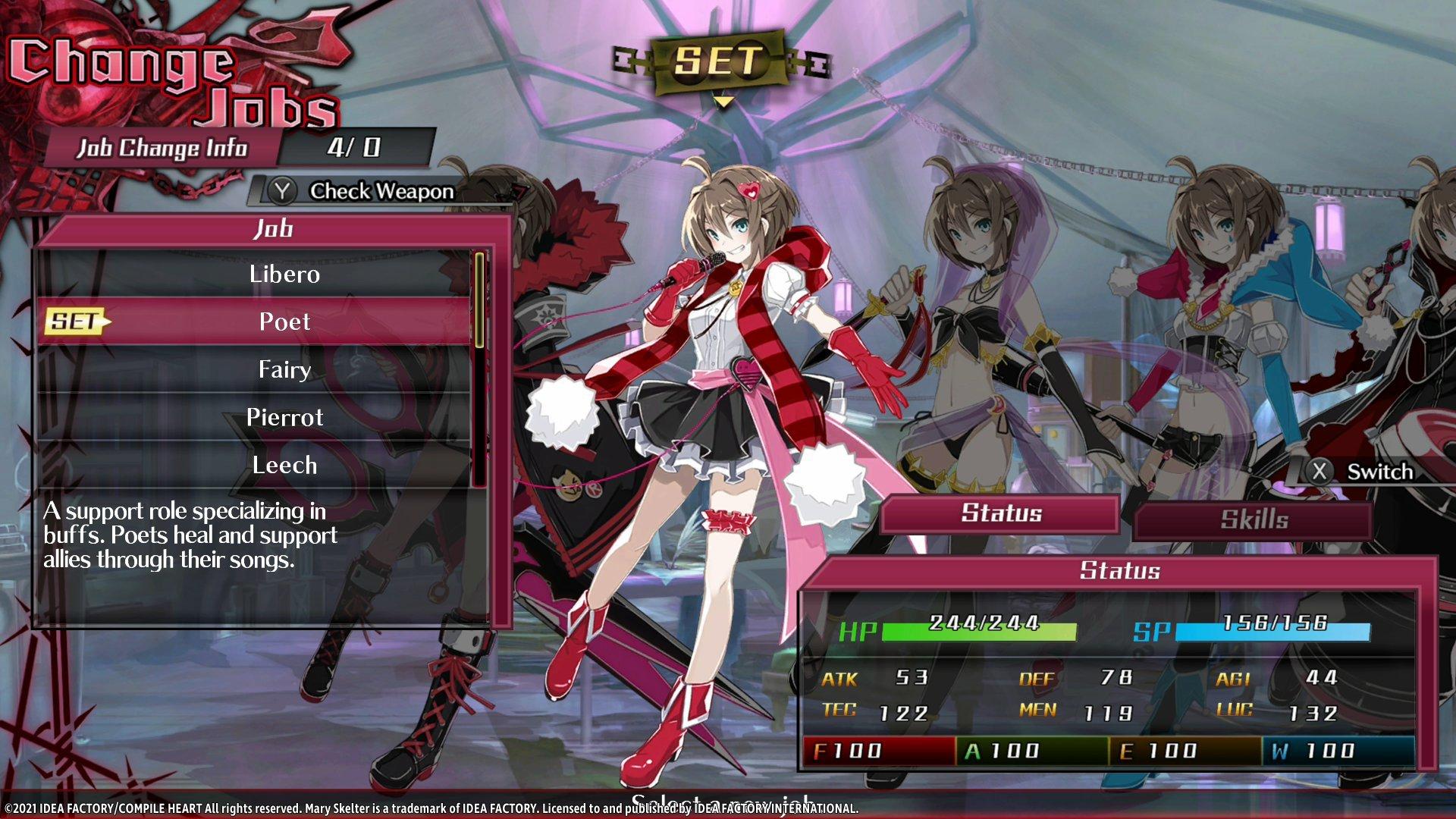Expand the Job list header
The height and width of the screenshot is (819, 1456).
pos(273,228)
